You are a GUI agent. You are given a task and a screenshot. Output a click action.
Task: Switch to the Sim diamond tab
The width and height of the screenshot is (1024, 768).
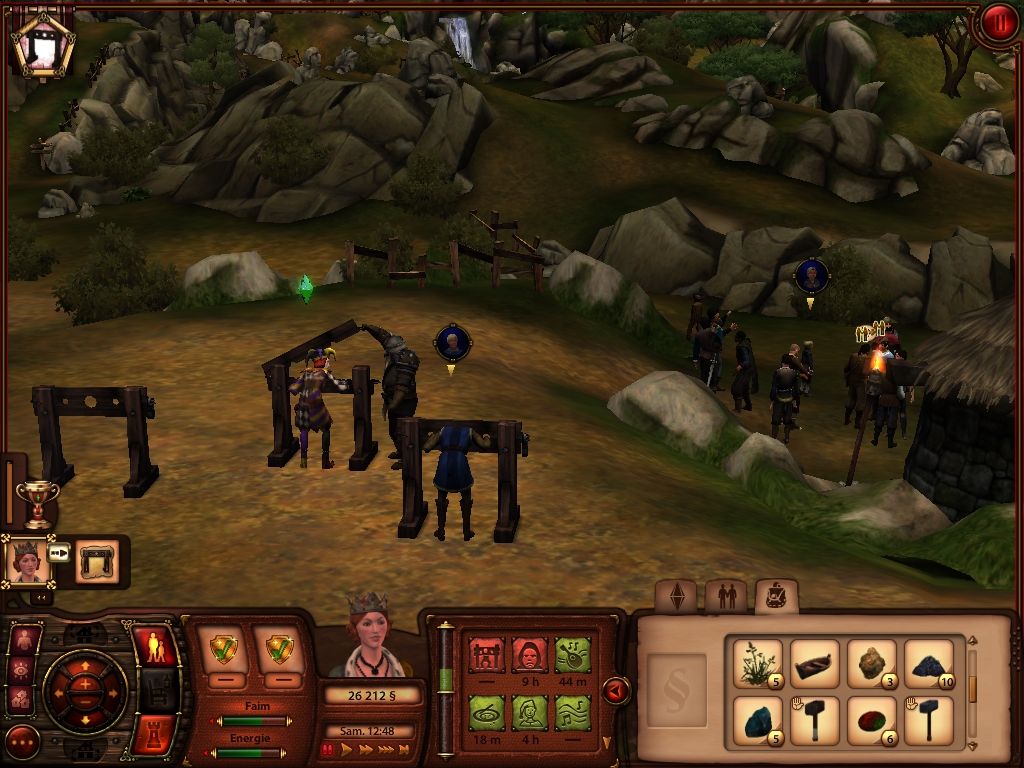(x=677, y=597)
